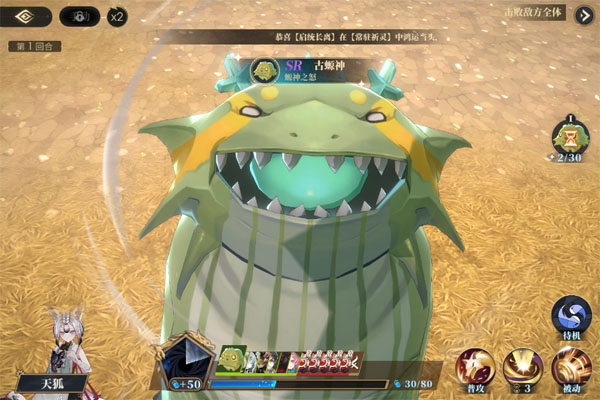Toggle the auto-battle lock button
The width and height of the screenshot is (600, 400).
coord(79,16)
